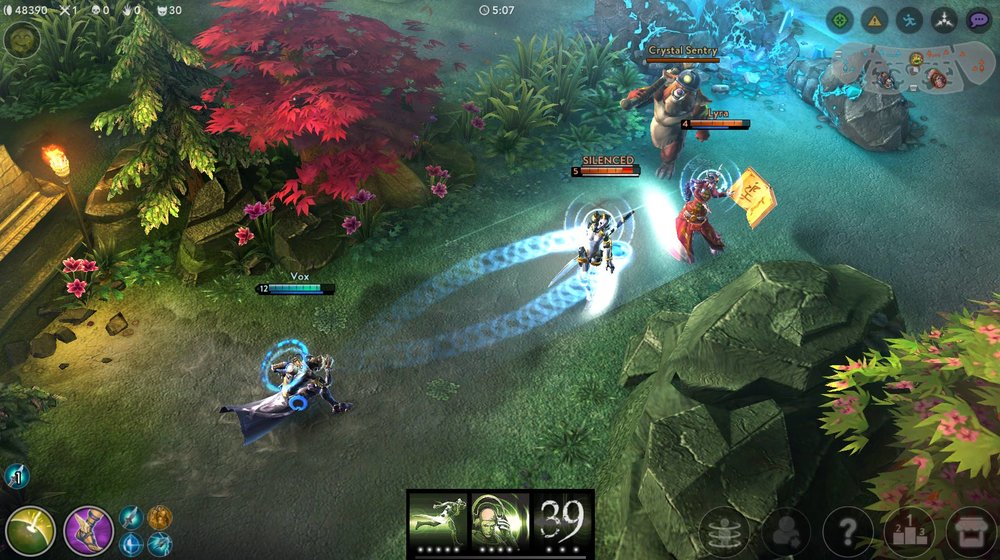This screenshot has width=1000, height=560.
Task: Activate the spinning figure icon button
Action: 724,532
